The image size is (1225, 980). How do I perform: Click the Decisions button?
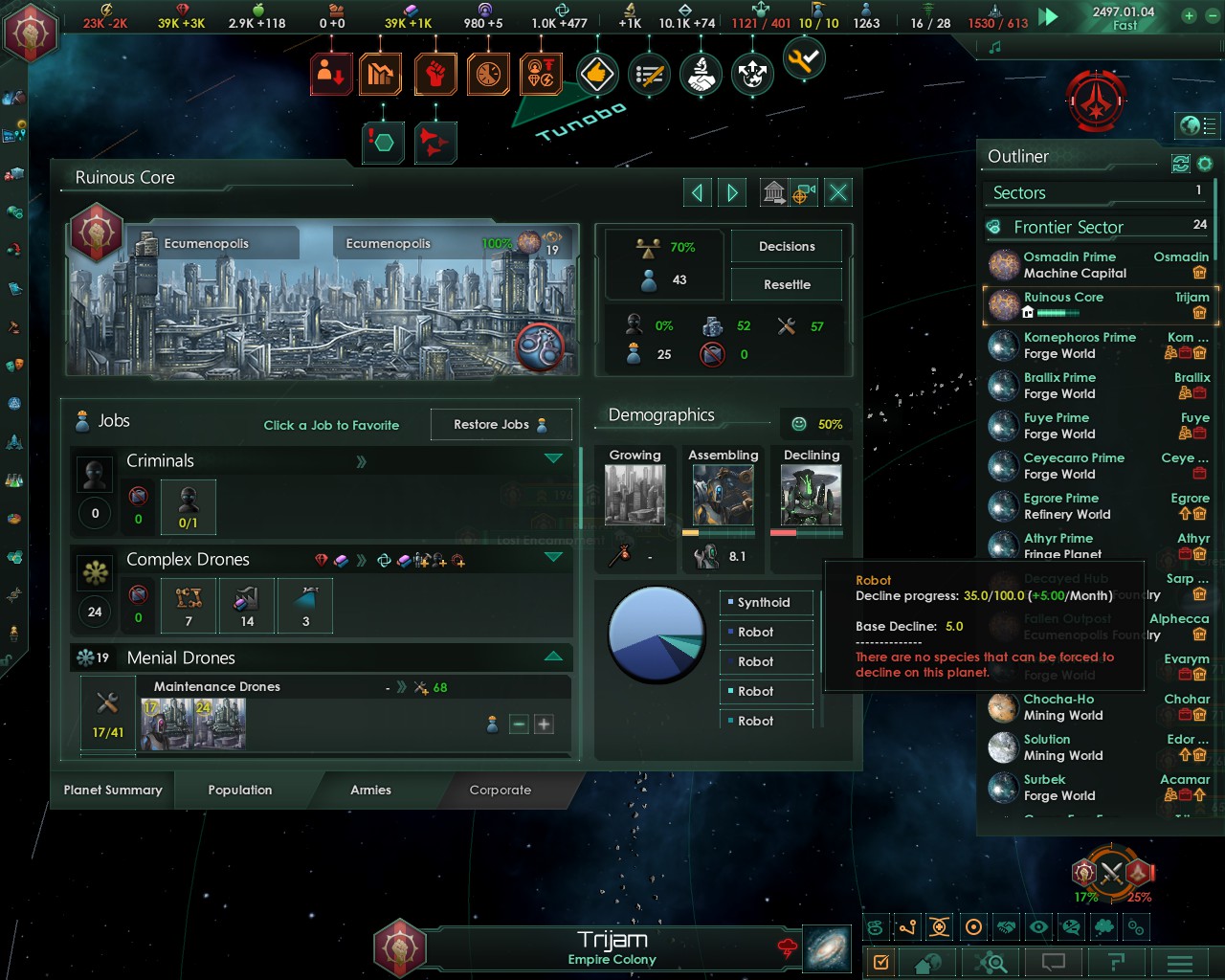(786, 246)
